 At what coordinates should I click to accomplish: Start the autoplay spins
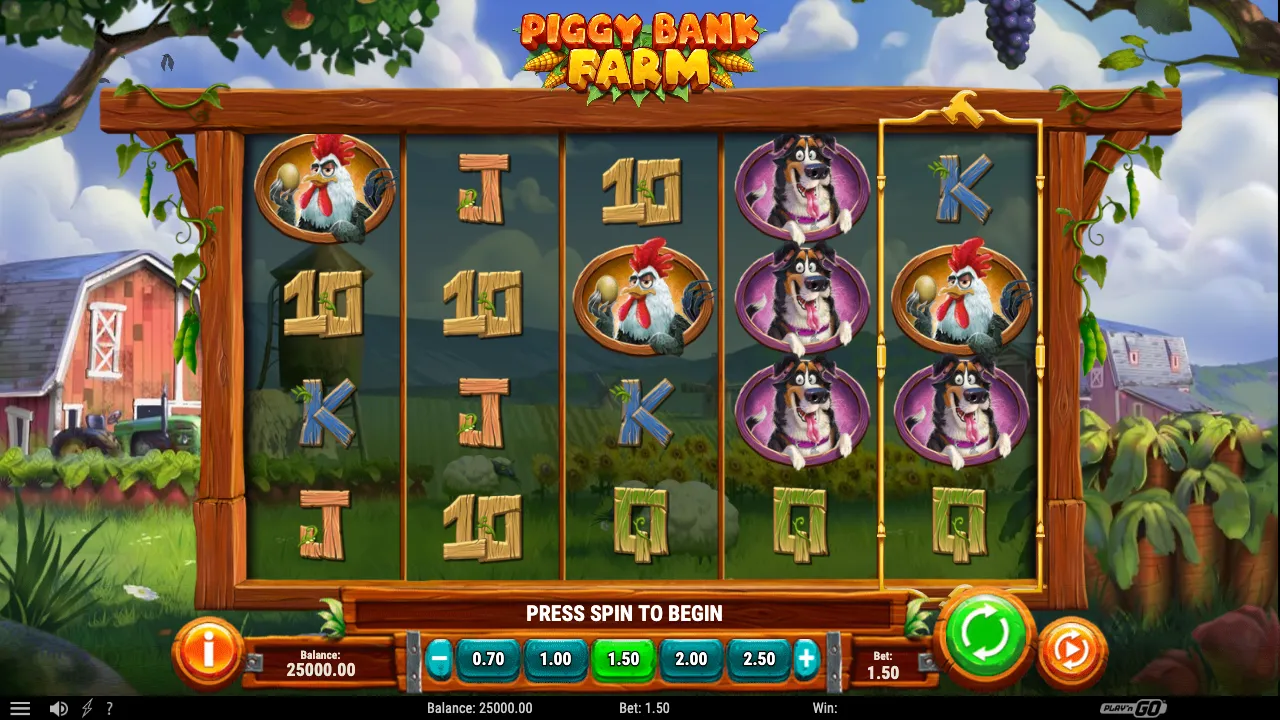[1071, 649]
